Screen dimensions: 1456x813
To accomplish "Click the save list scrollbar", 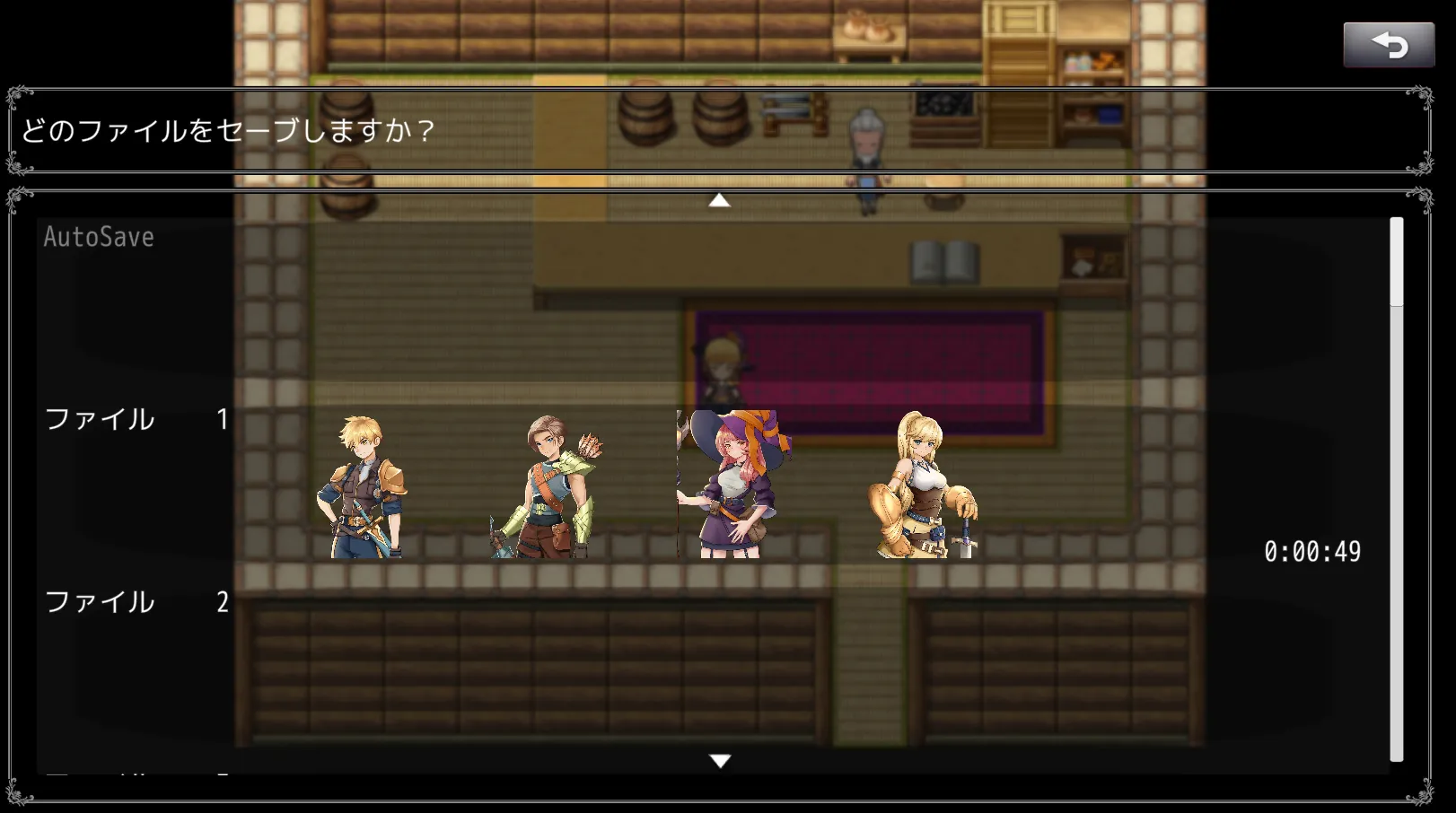I will pos(1396,489).
